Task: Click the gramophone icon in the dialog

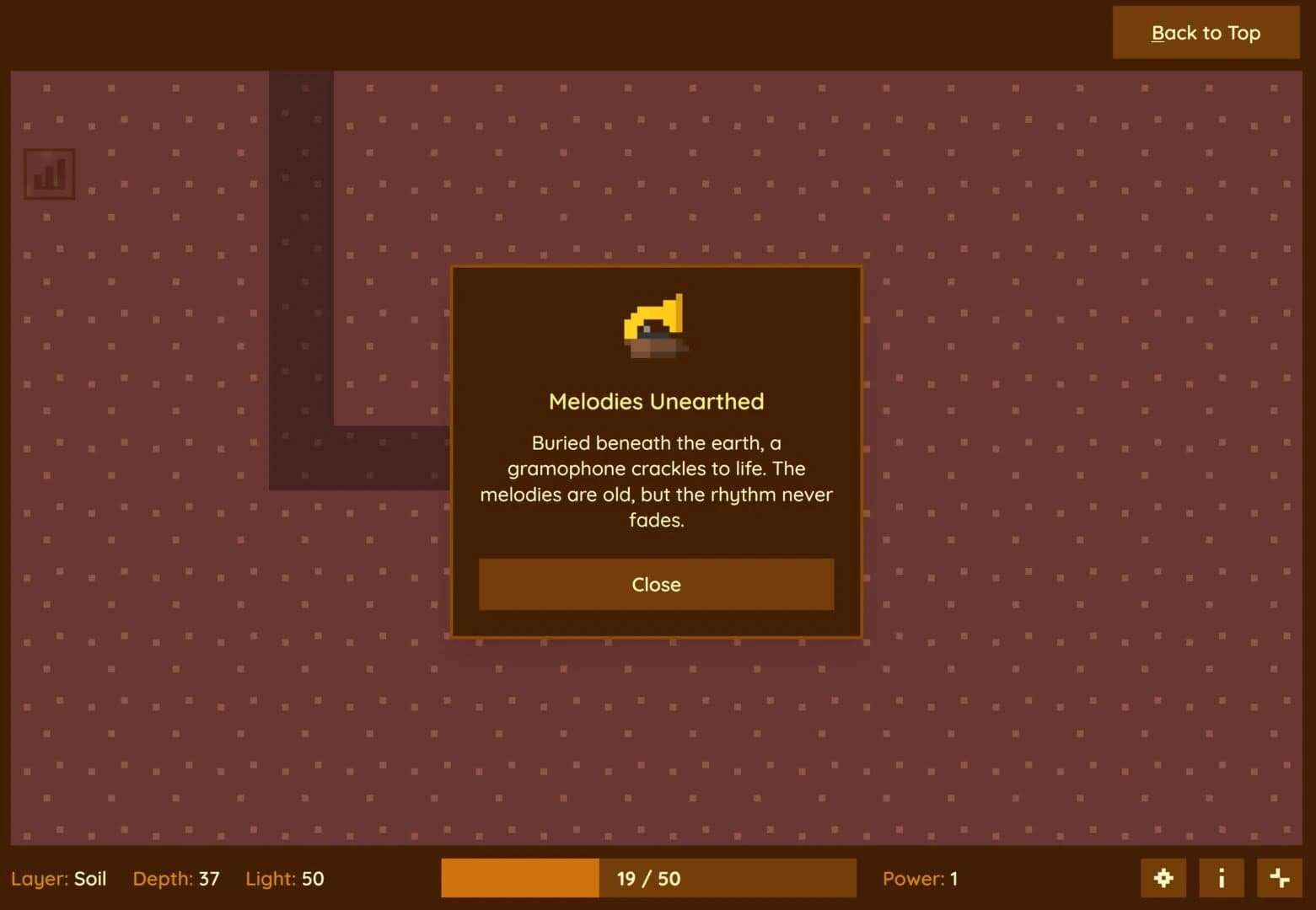Action: click(656, 327)
